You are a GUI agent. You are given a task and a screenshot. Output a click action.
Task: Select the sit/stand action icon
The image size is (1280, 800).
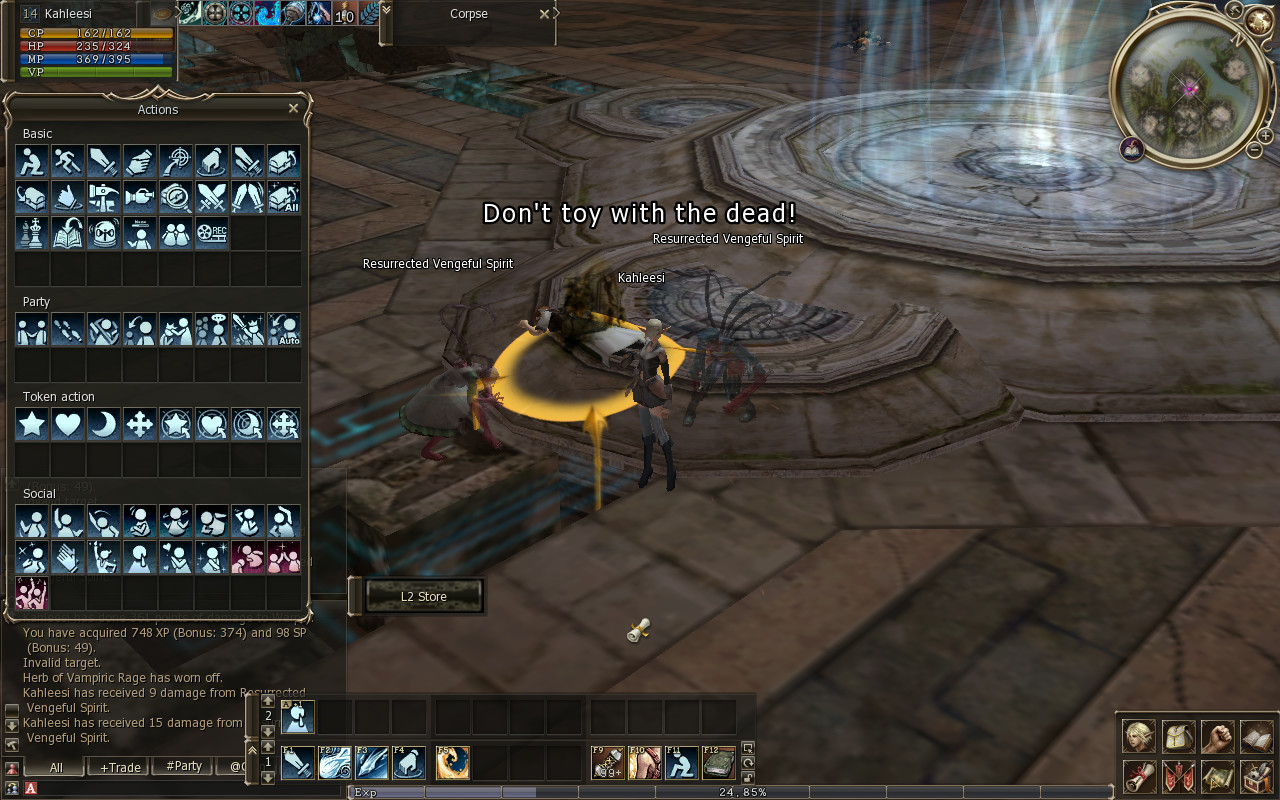tap(32, 160)
